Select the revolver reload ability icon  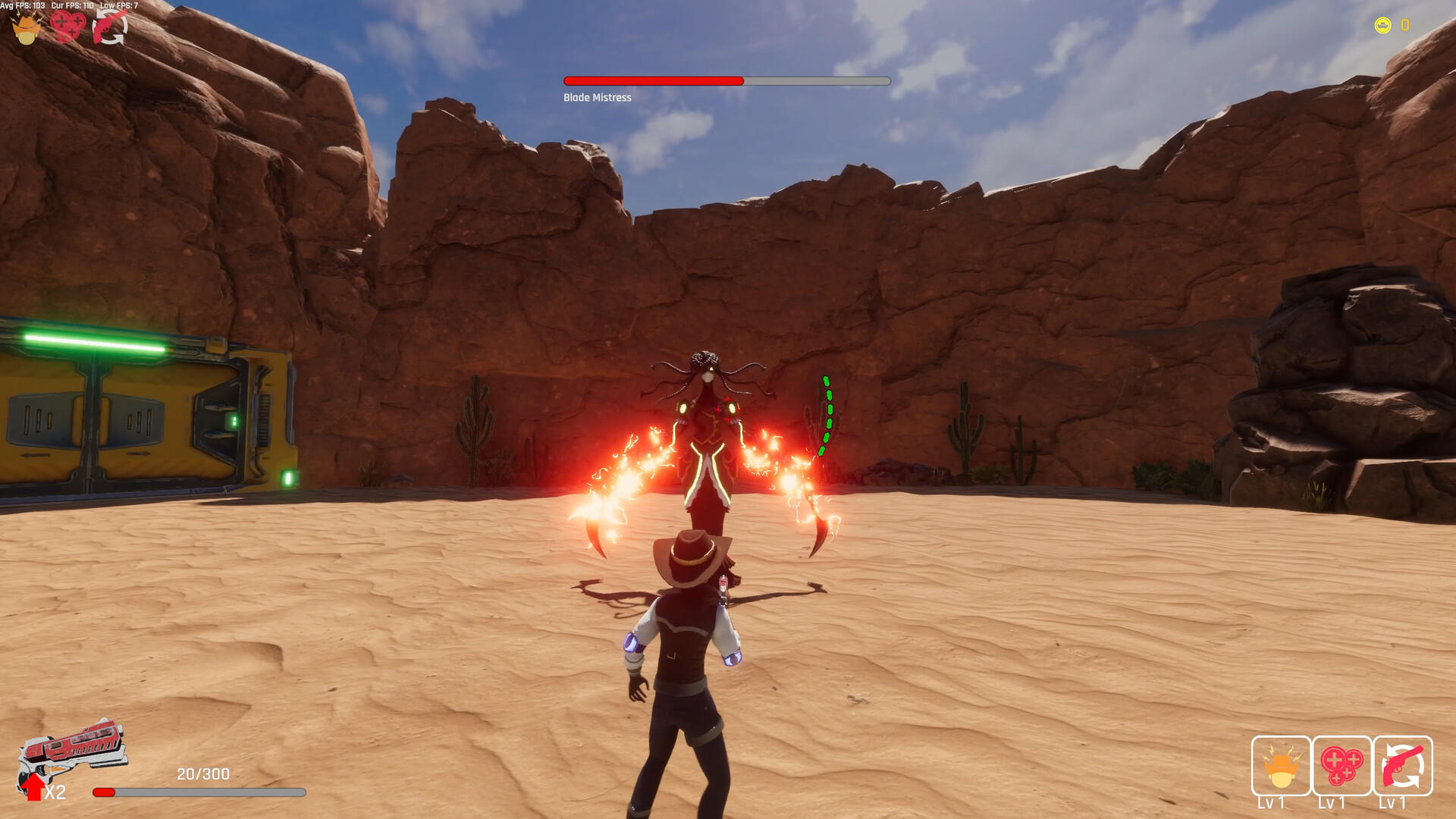111,27
